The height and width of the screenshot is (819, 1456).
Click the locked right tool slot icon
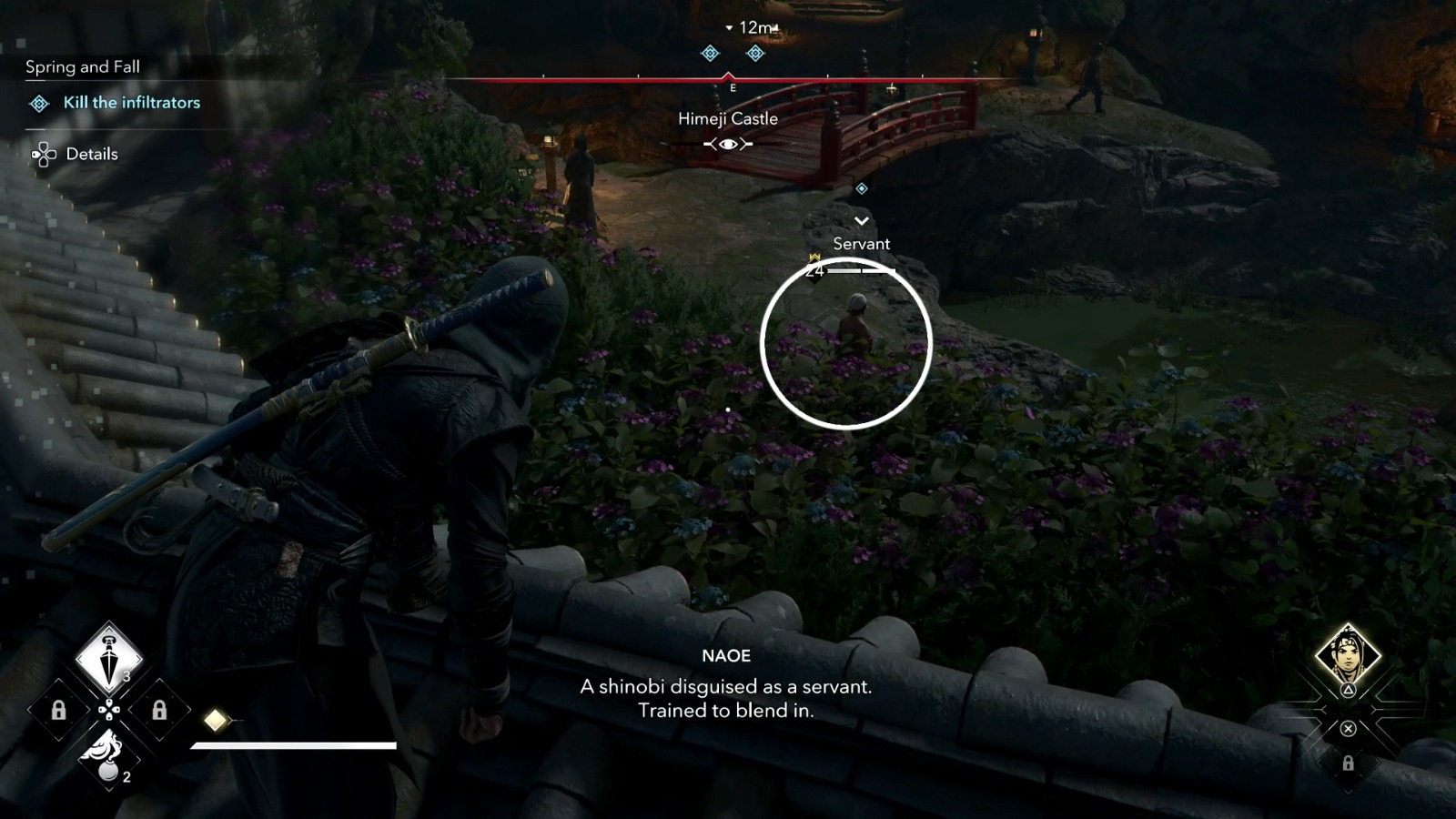159,711
